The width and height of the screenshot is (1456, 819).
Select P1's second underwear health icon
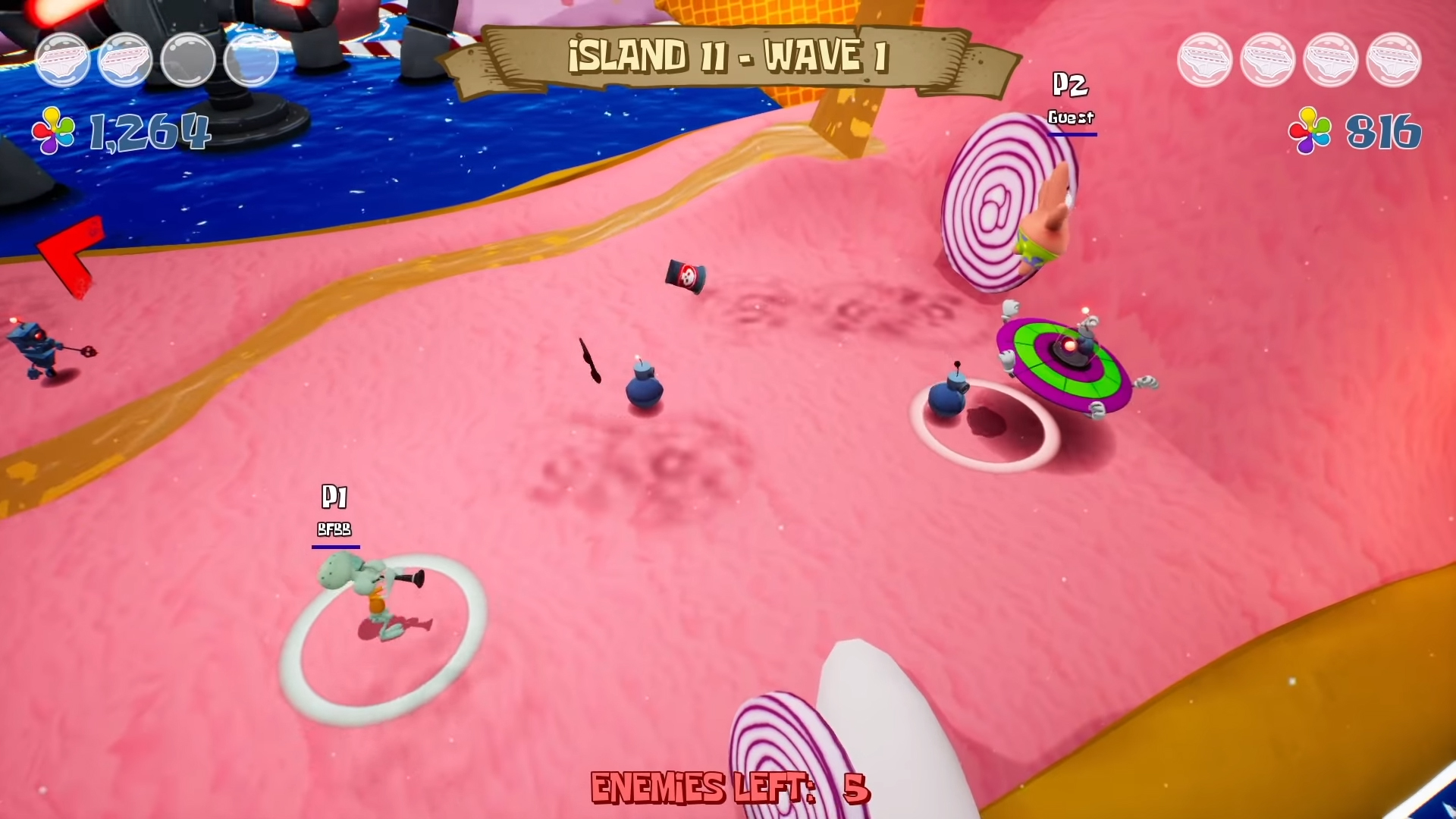[x=126, y=59]
